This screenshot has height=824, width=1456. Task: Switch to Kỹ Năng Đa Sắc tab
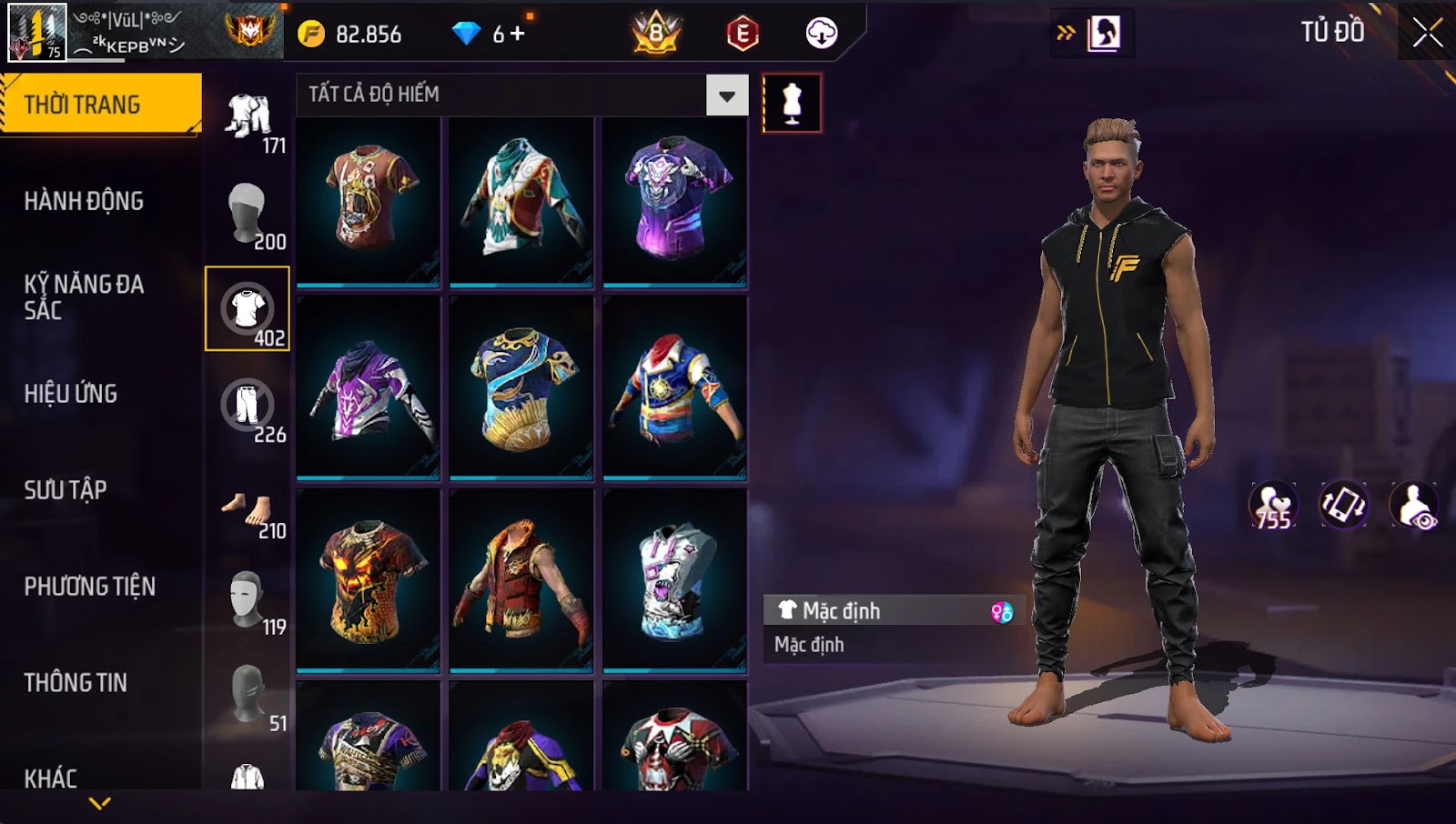[x=84, y=296]
